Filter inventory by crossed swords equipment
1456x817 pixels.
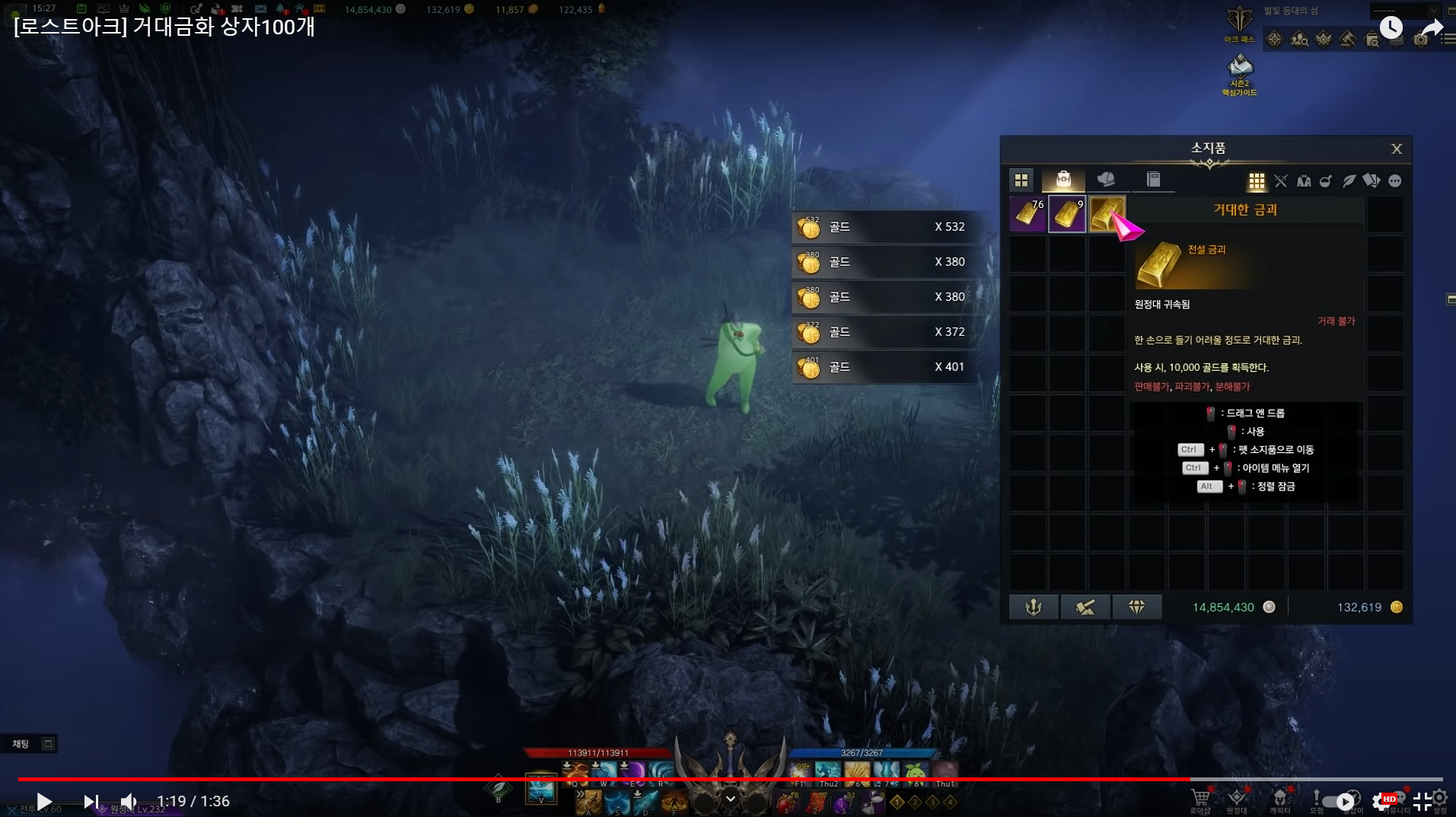click(1281, 181)
